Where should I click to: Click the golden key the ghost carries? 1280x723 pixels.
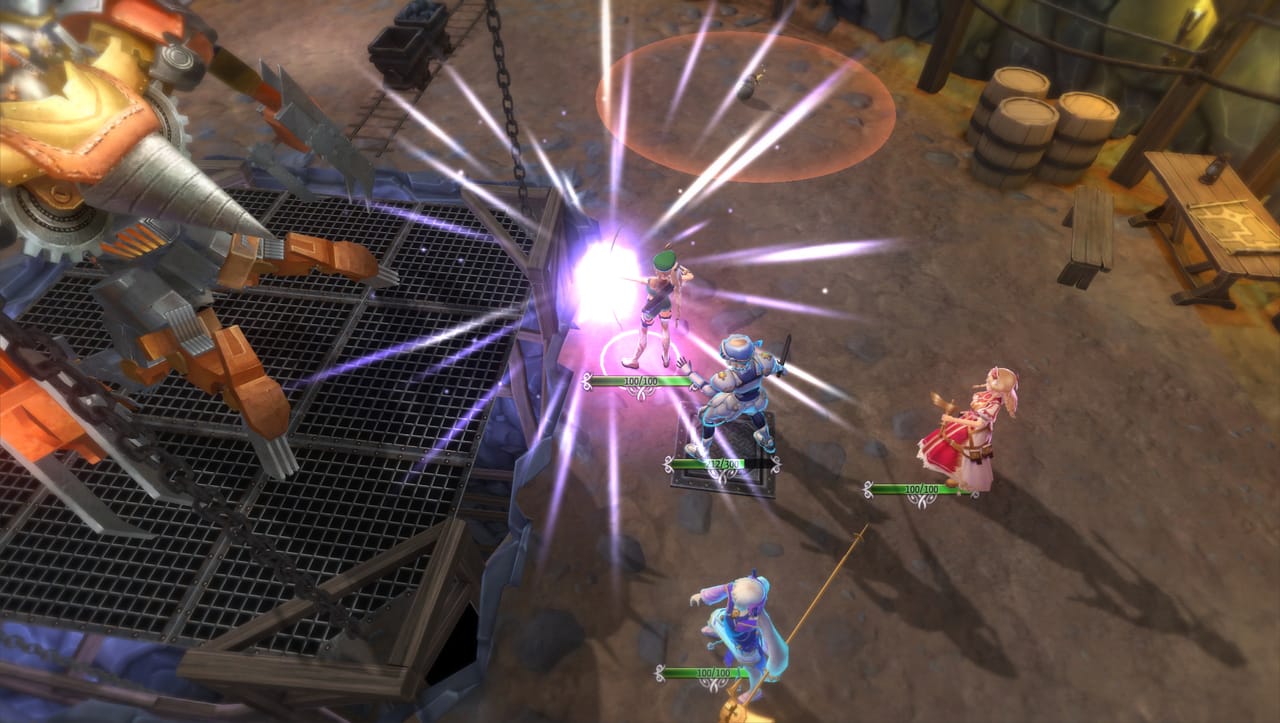coord(735,712)
